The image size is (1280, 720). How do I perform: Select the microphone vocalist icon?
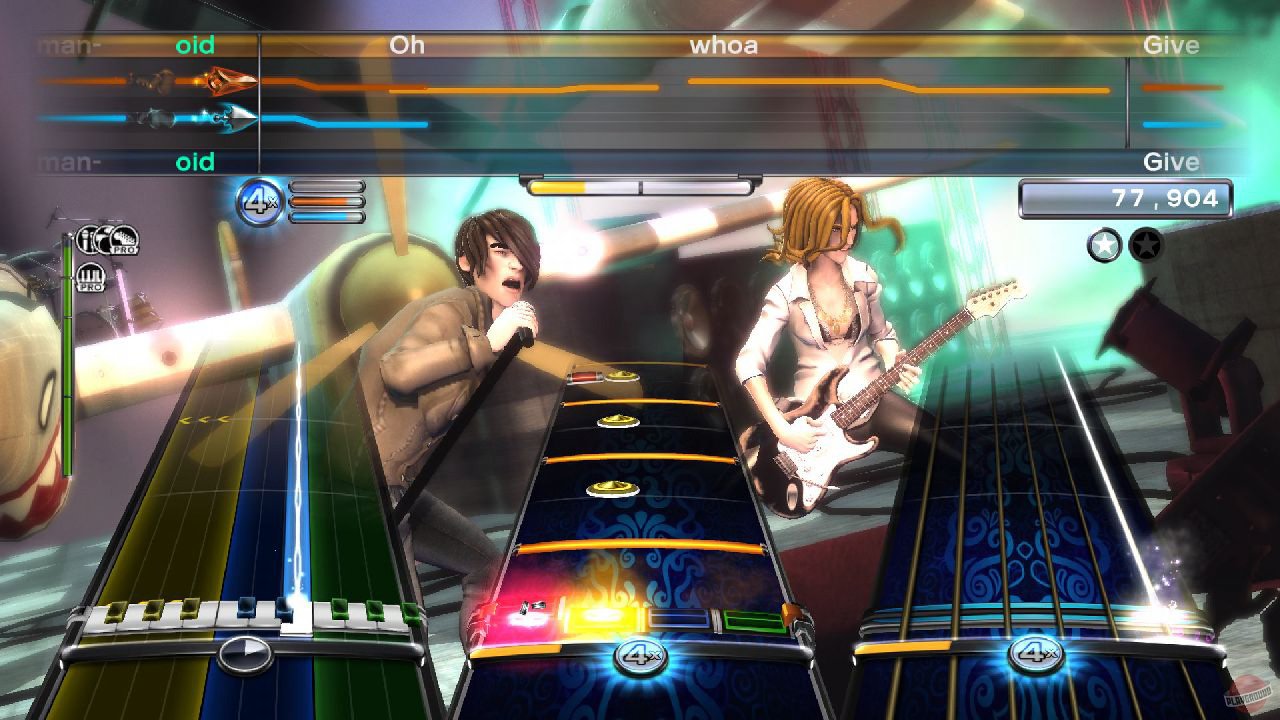tap(88, 238)
